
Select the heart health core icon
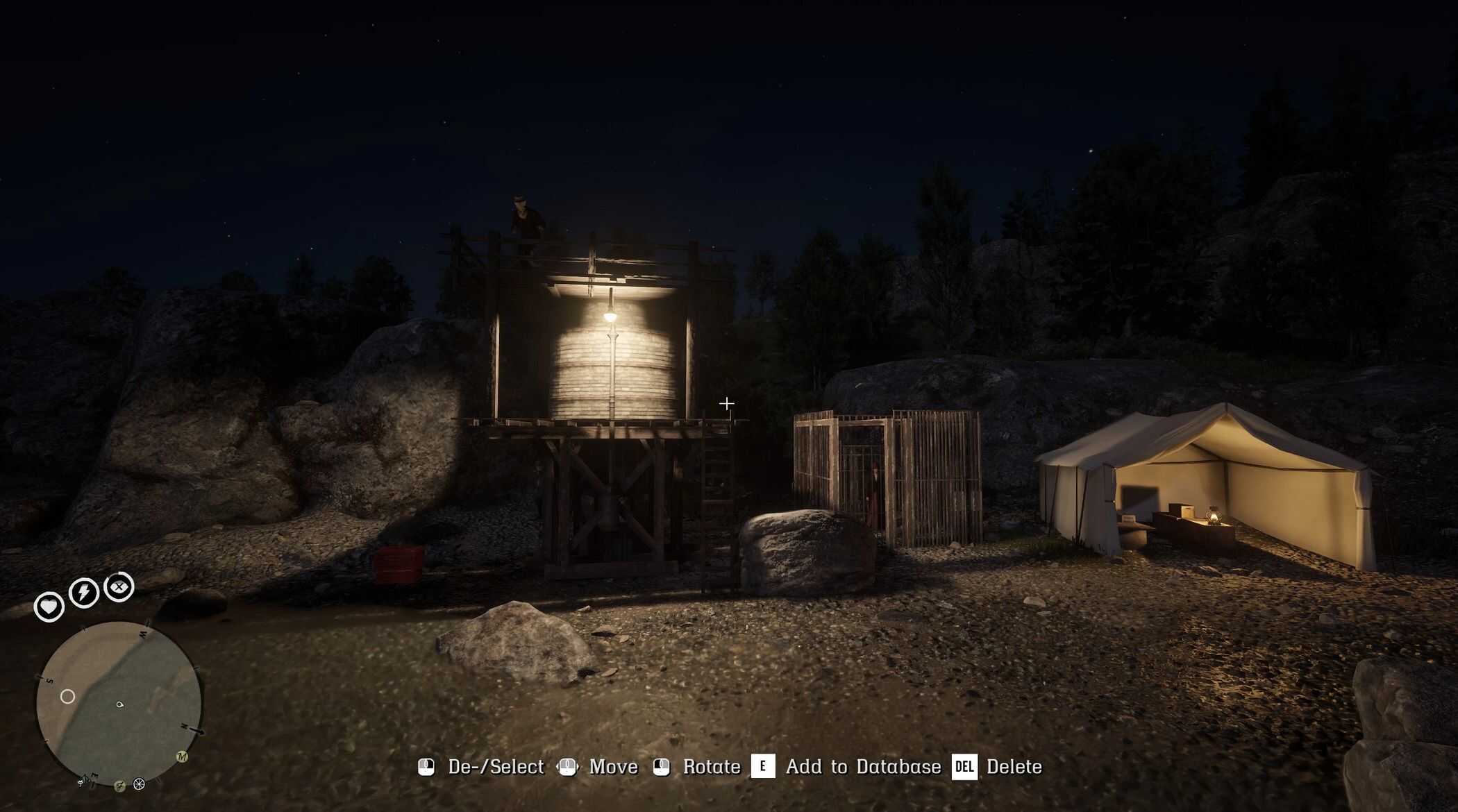(x=49, y=607)
